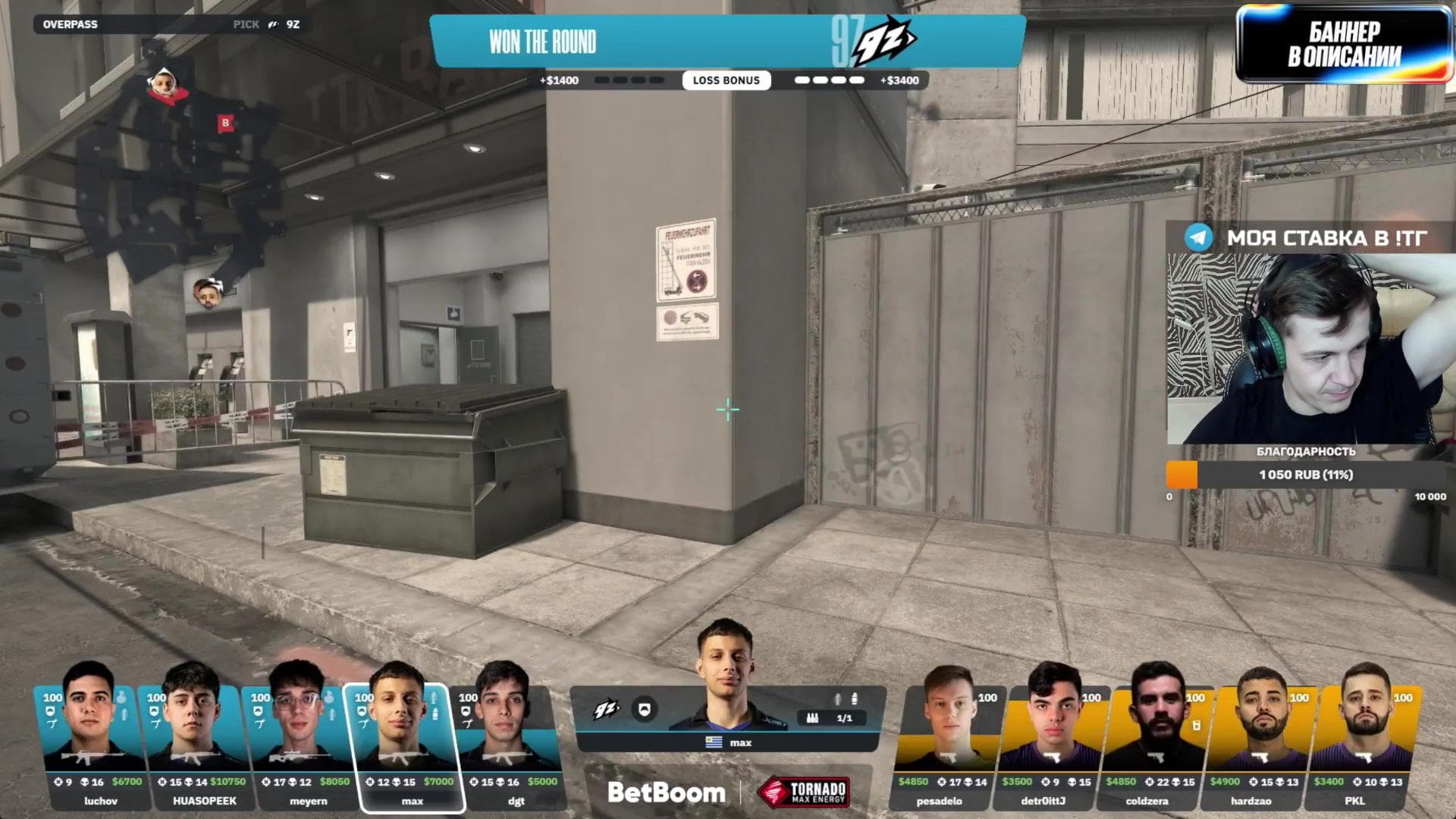This screenshot has height=819, width=1456.
Task: Click the banner-in-description overlay
Action: pyautogui.click(x=1344, y=43)
